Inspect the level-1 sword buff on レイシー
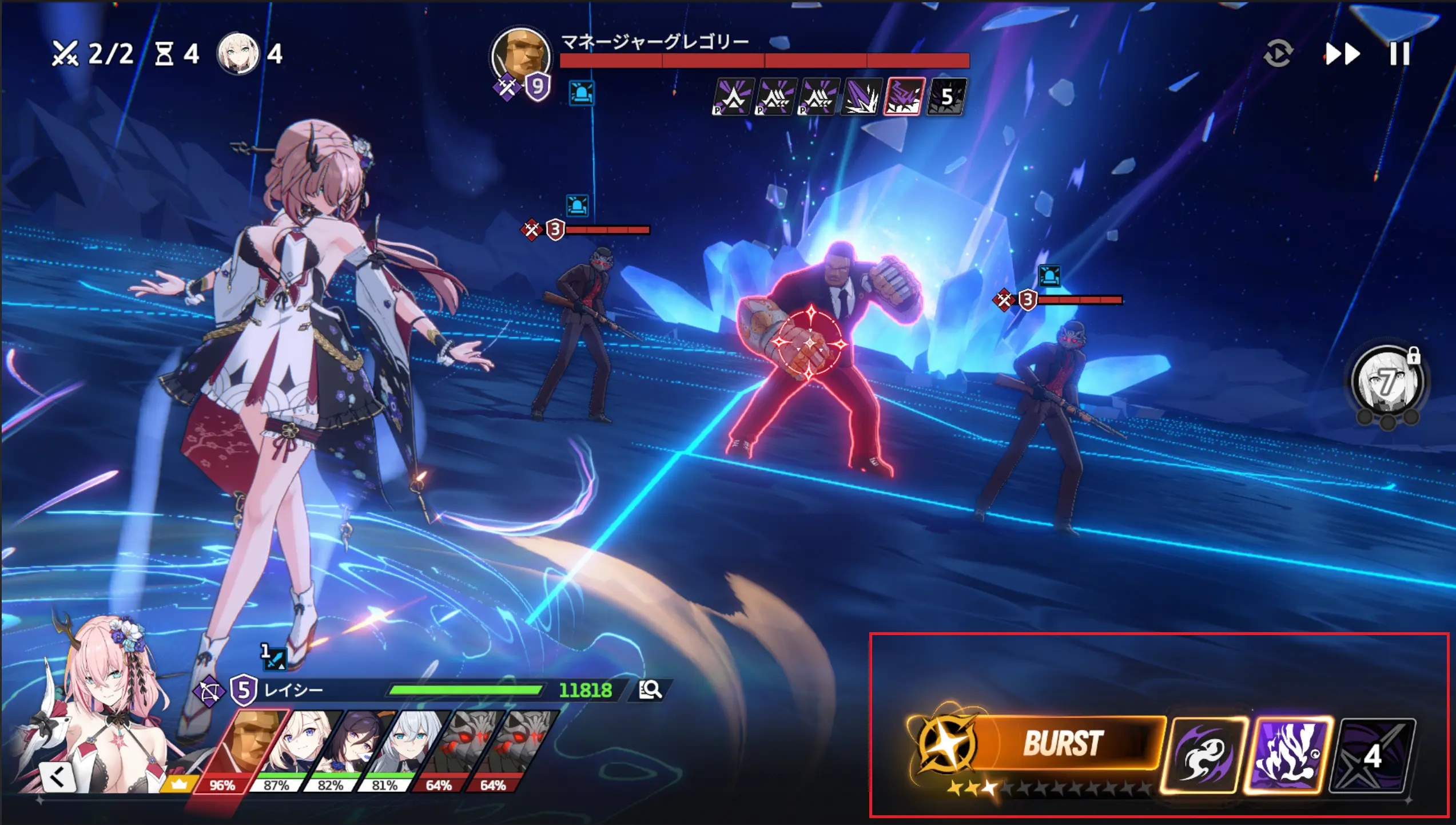The width and height of the screenshot is (1456, 825). coord(274,658)
